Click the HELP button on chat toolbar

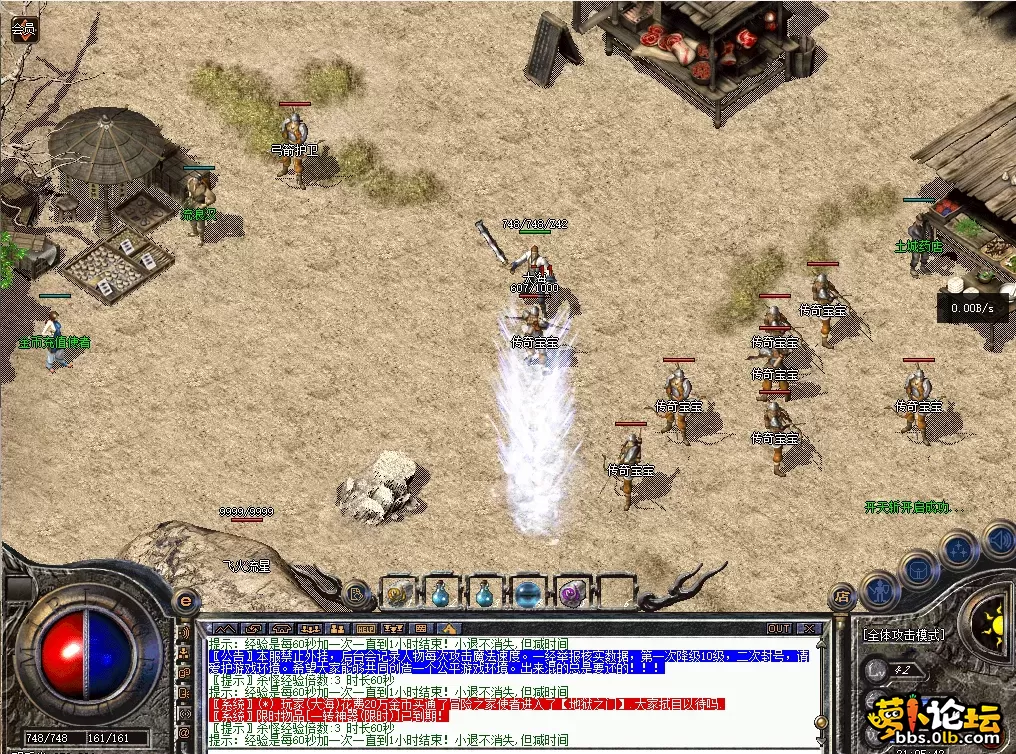(x=365, y=628)
